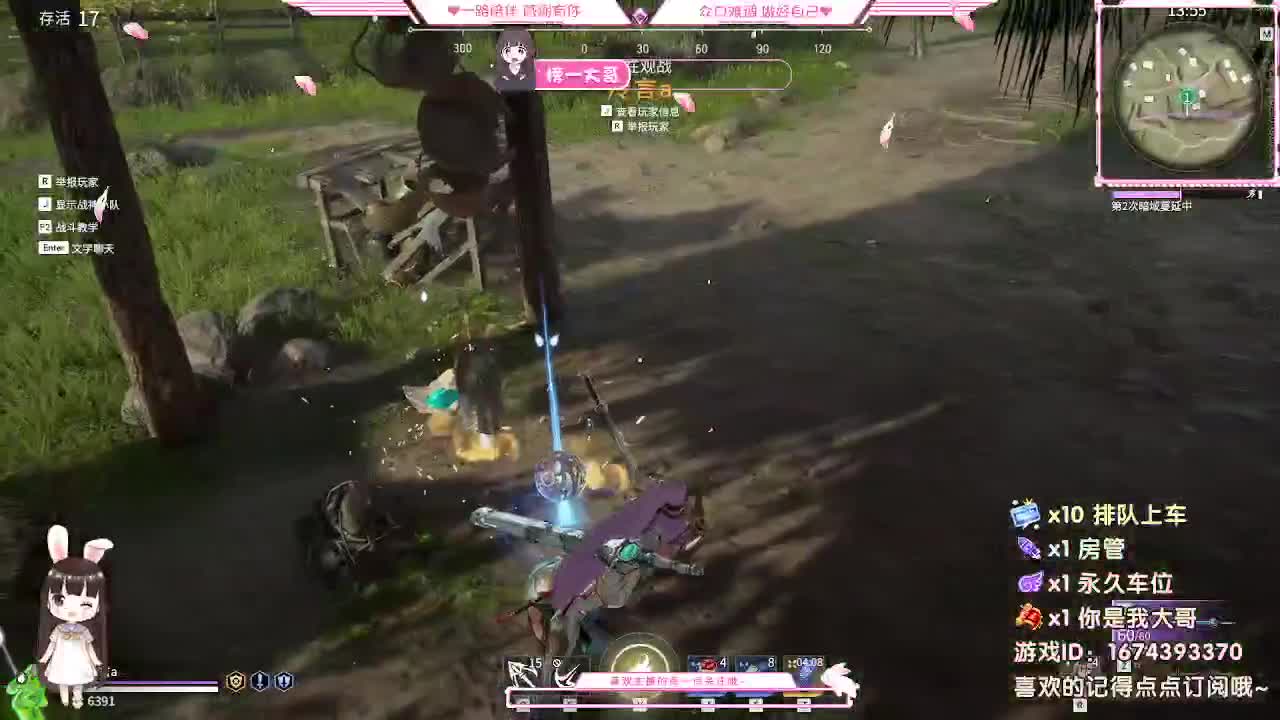1280x720 pixels.
Task: Open the red healing item icon showing x4
Action: pyautogui.click(x=710, y=665)
